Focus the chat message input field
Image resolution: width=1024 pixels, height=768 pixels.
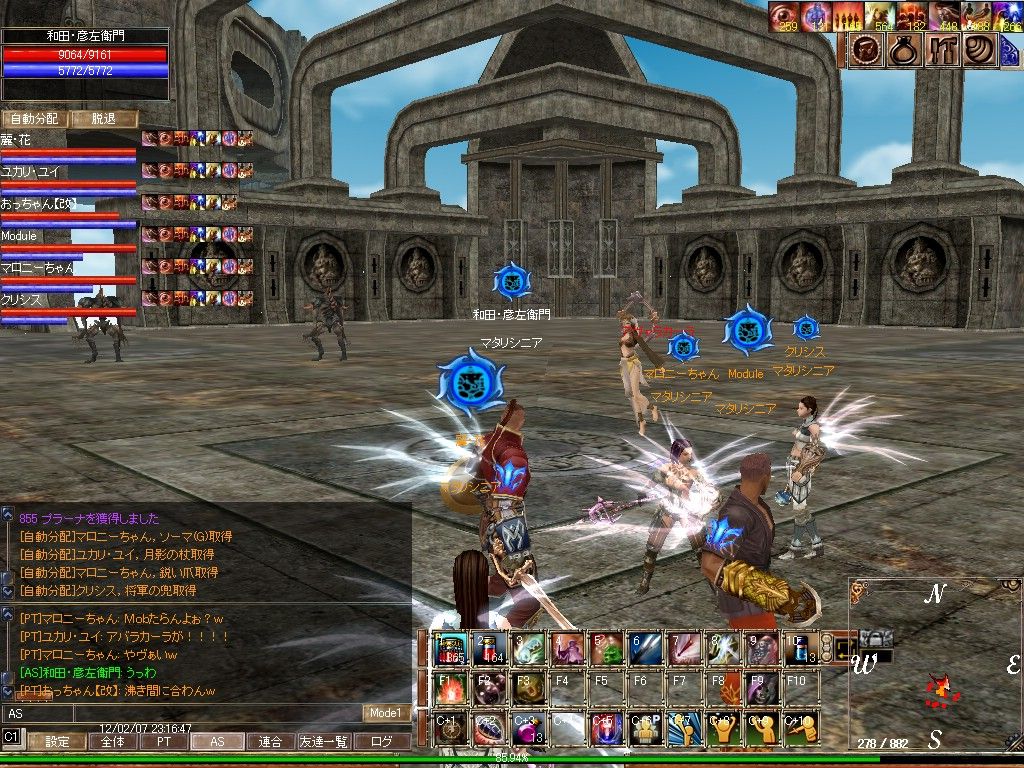point(180,713)
